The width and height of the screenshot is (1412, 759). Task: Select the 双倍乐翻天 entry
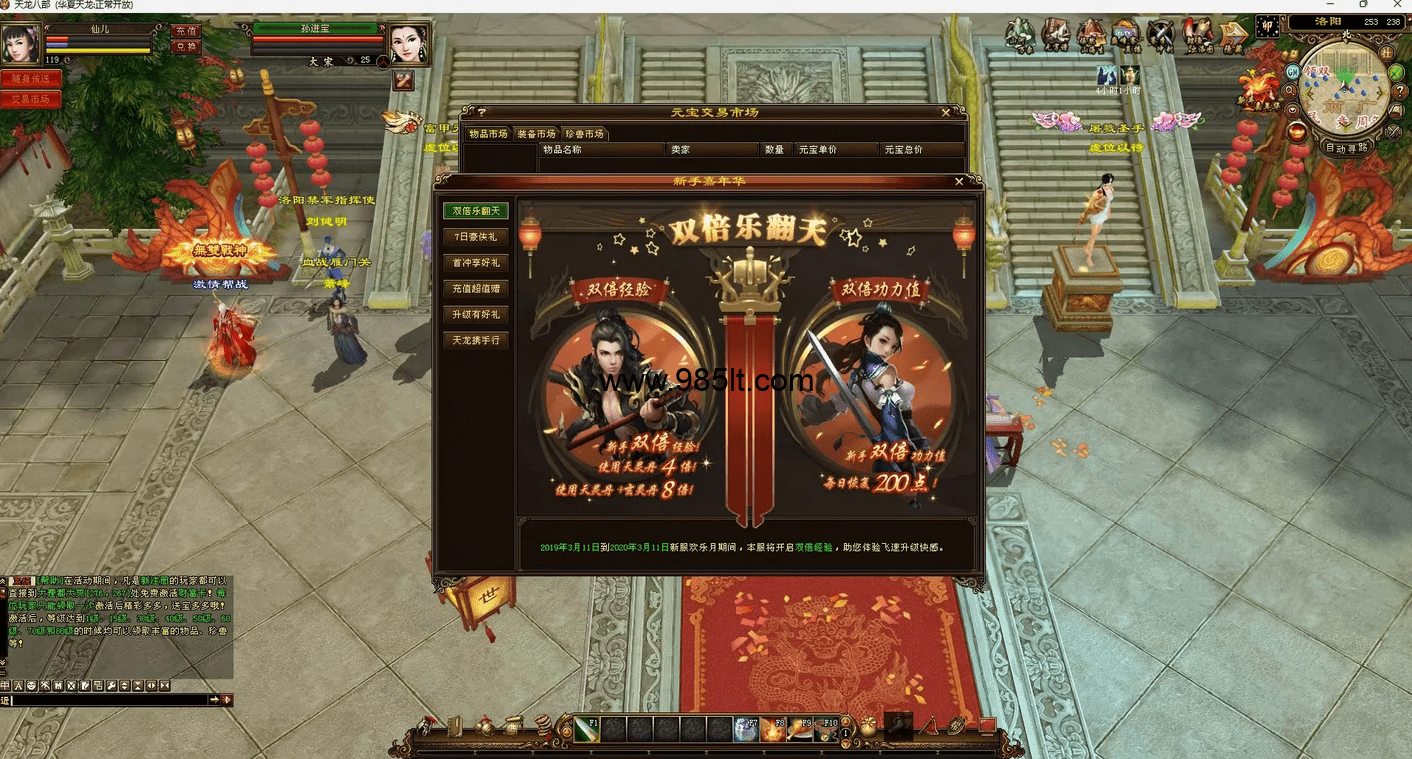point(476,211)
